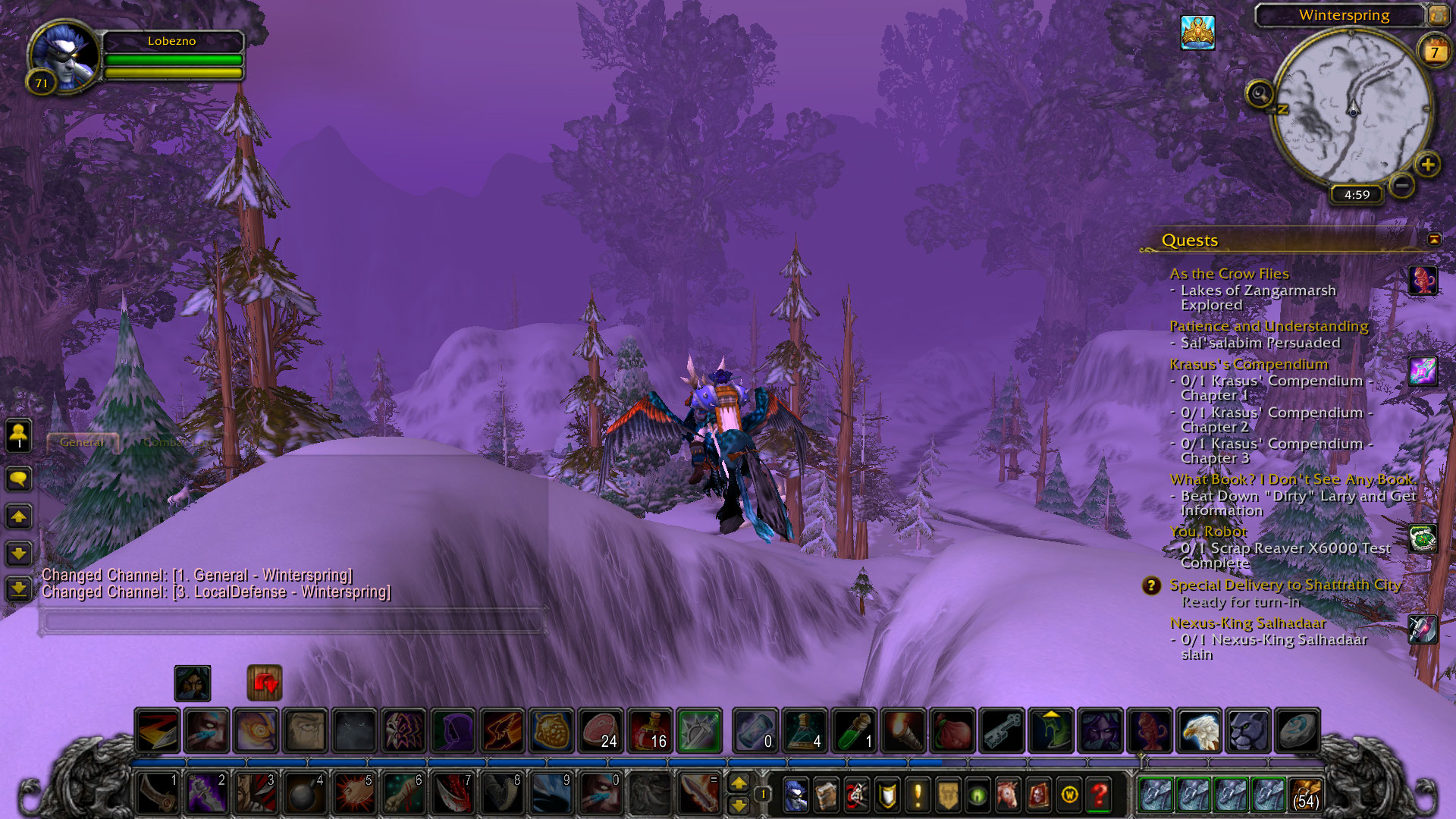Switch to the General chat tab
This screenshot has height=819, width=1456.
[82, 442]
